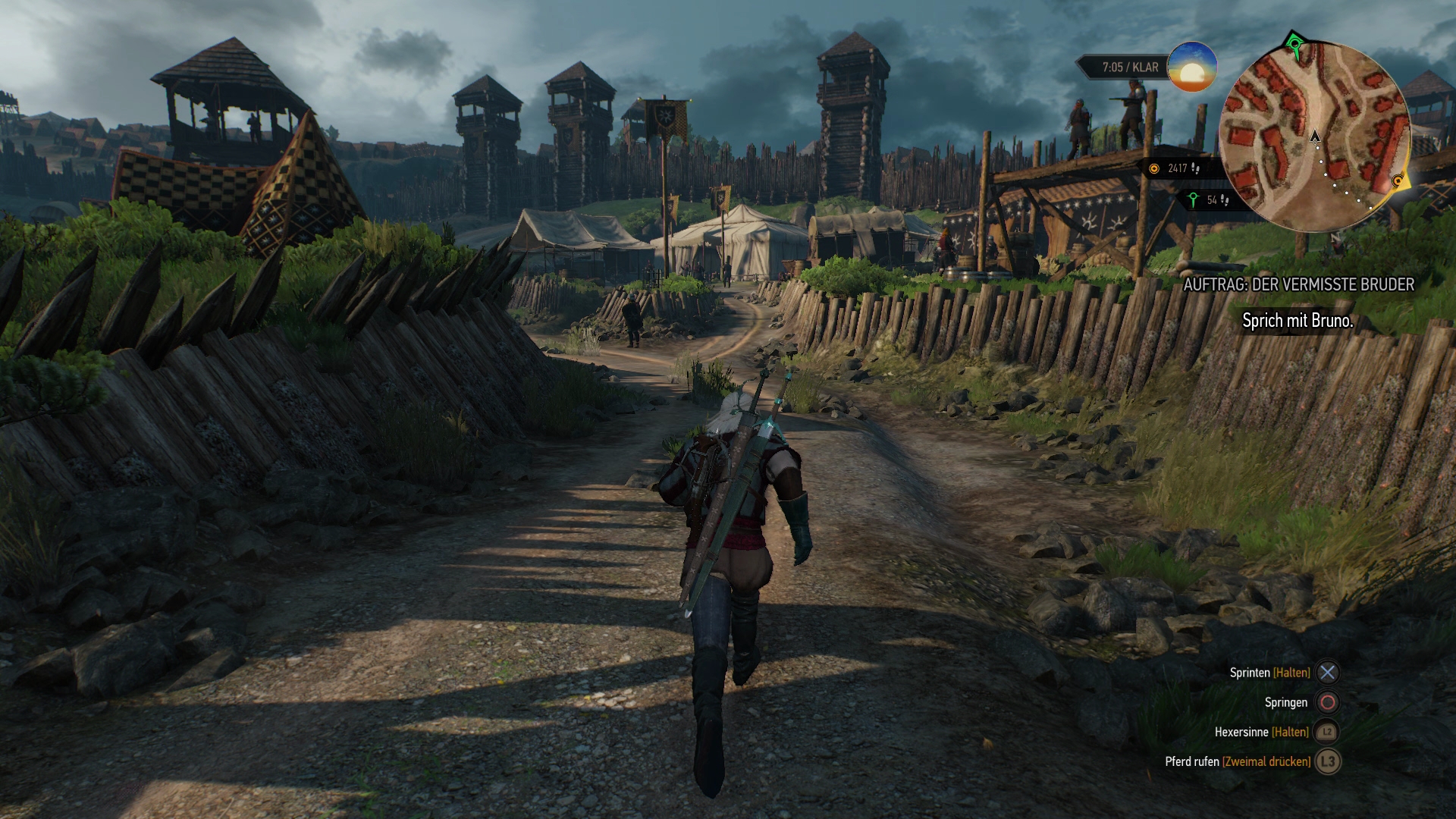Viewport: 1456px width, 819px height.
Task: Click the yellow quest marker on the minimap edge
Action: [x=1399, y=181]
